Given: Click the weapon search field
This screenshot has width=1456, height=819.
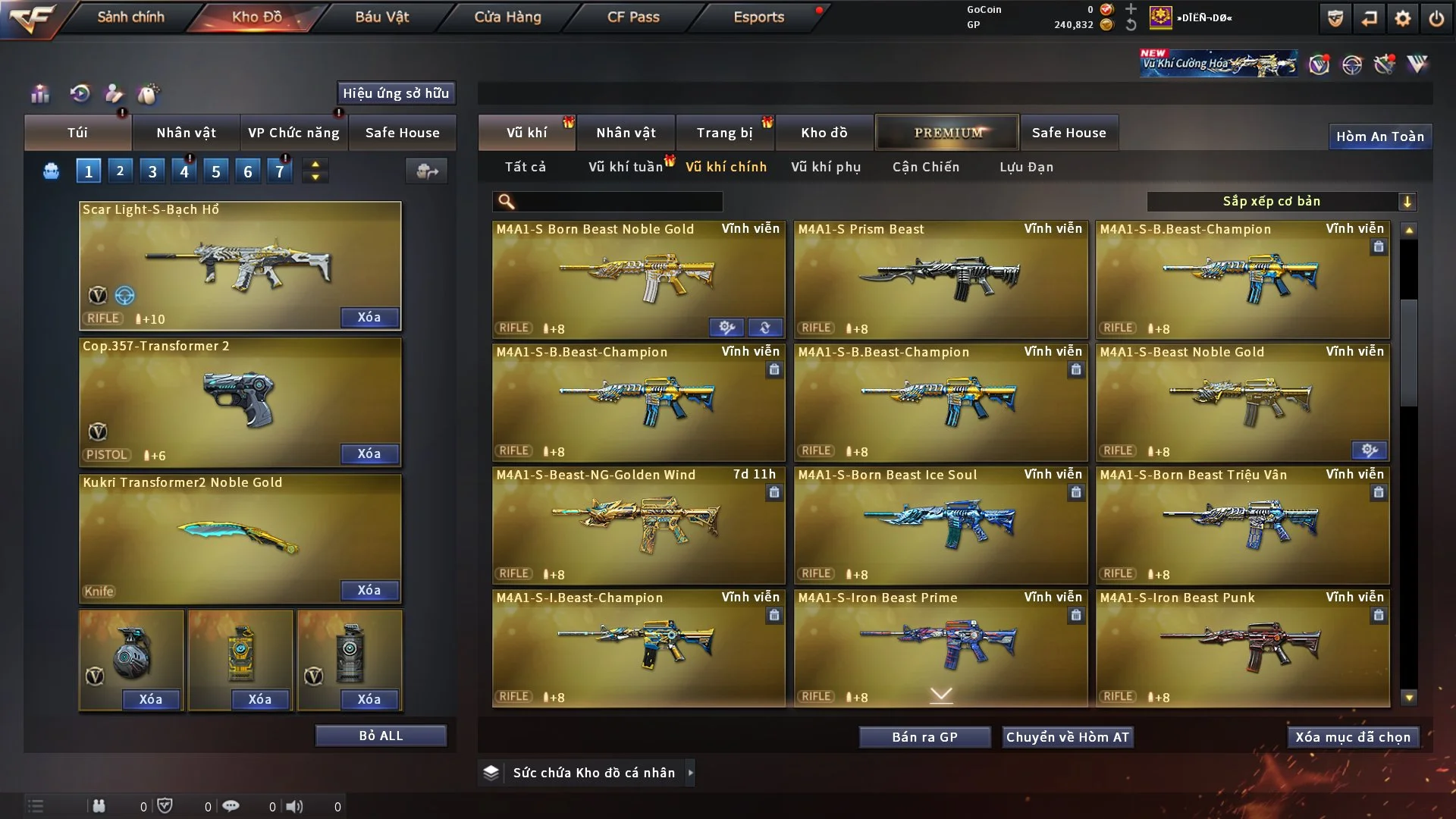Looking at the screenshot, I should (618, 201).
